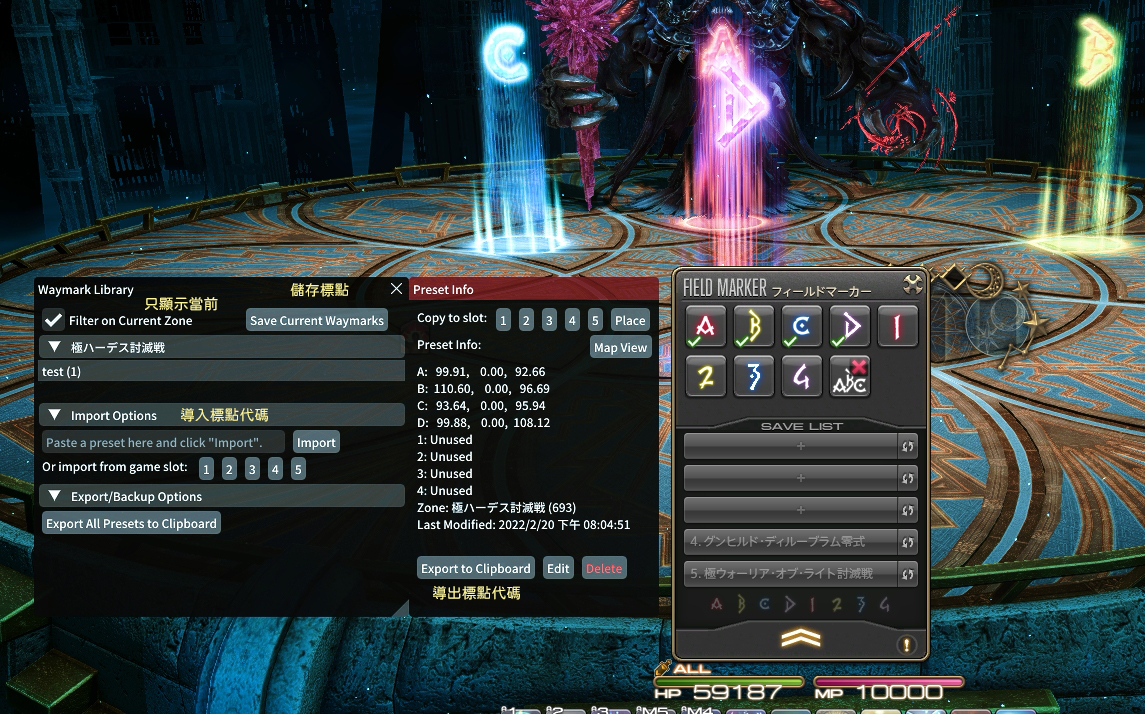Edit the selected preset
The height and width of the screenshot is (714, 1145).
tap(558, 568)
